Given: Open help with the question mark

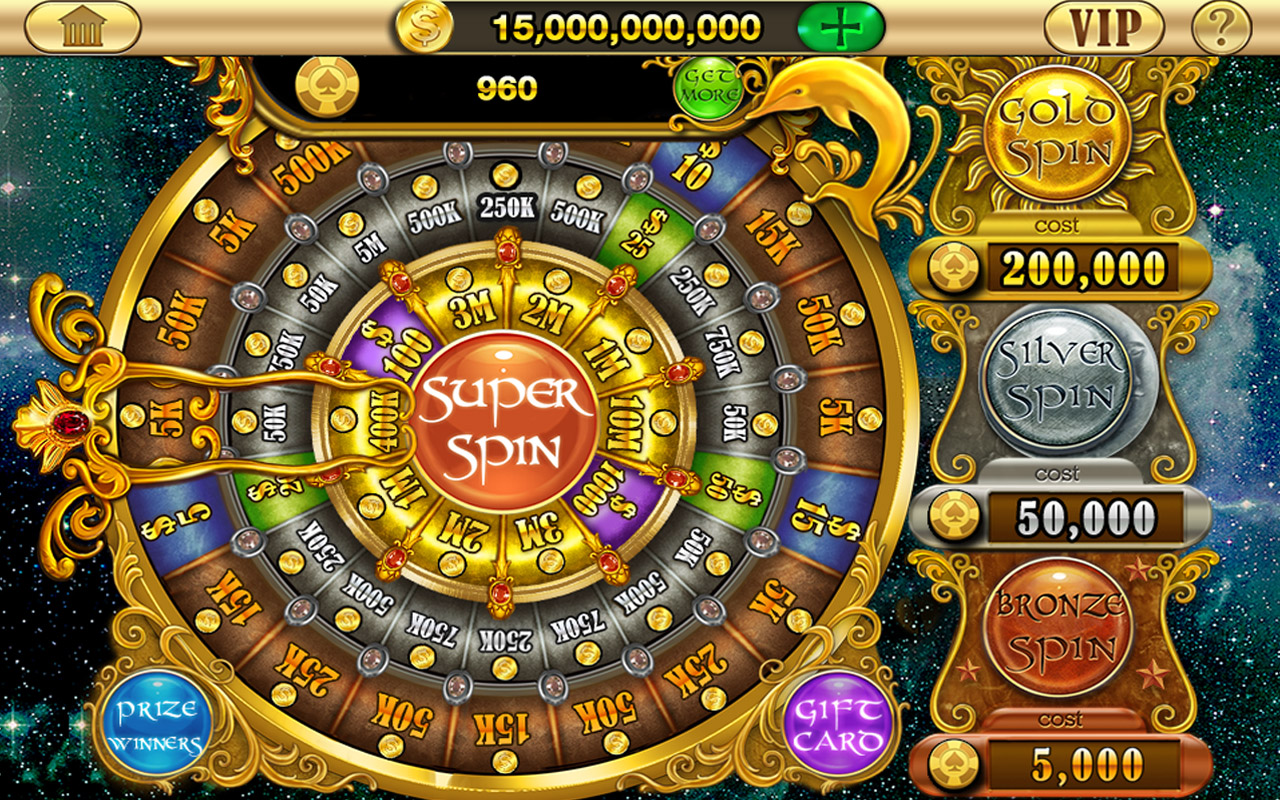Looking at the screenshot, I should coord(1222,27).
